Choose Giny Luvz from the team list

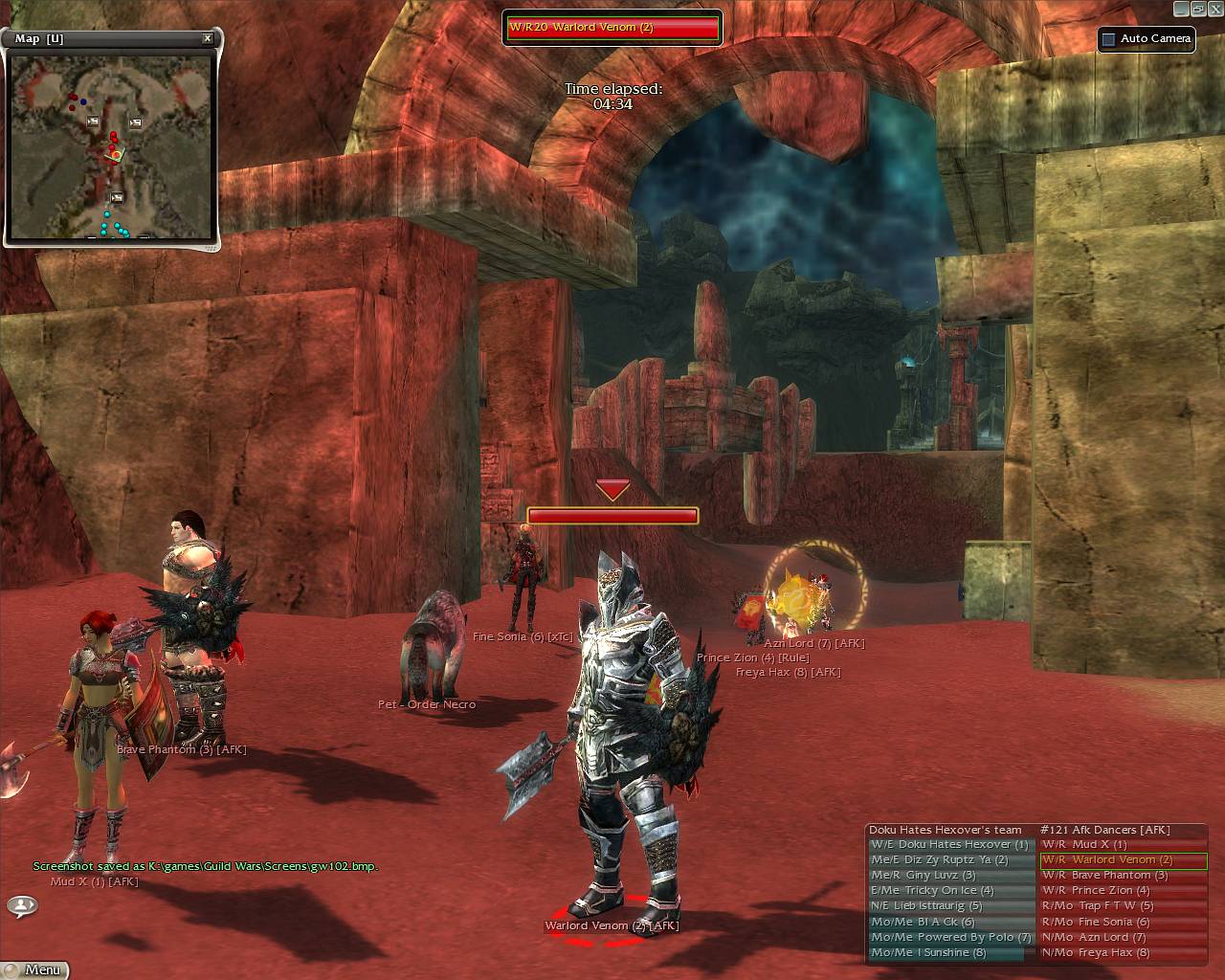[x=949, y=876]
